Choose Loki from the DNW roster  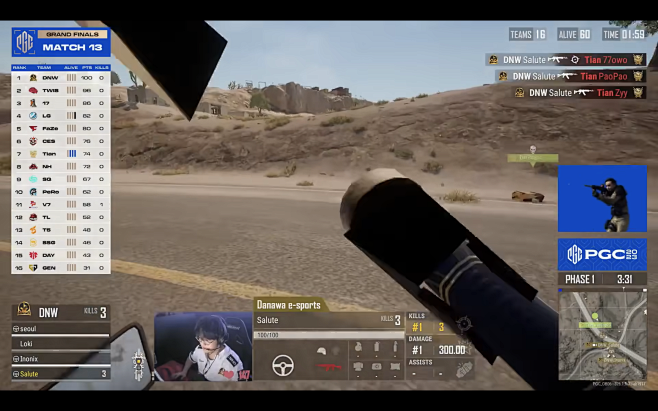point(60,343)
